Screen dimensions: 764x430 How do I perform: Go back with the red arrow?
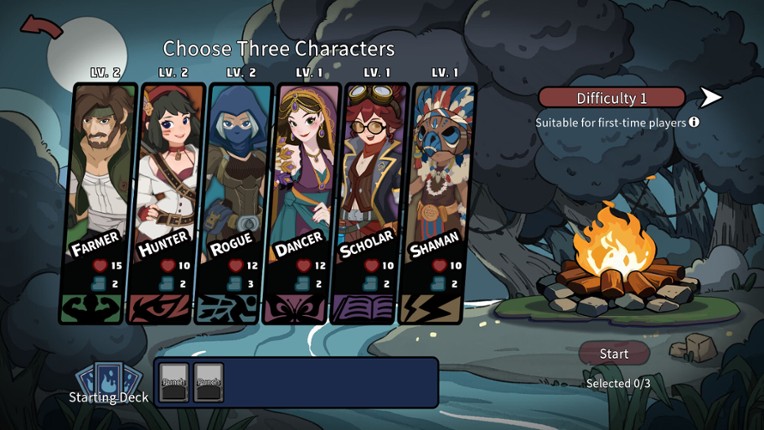click(x=41, y=28)
